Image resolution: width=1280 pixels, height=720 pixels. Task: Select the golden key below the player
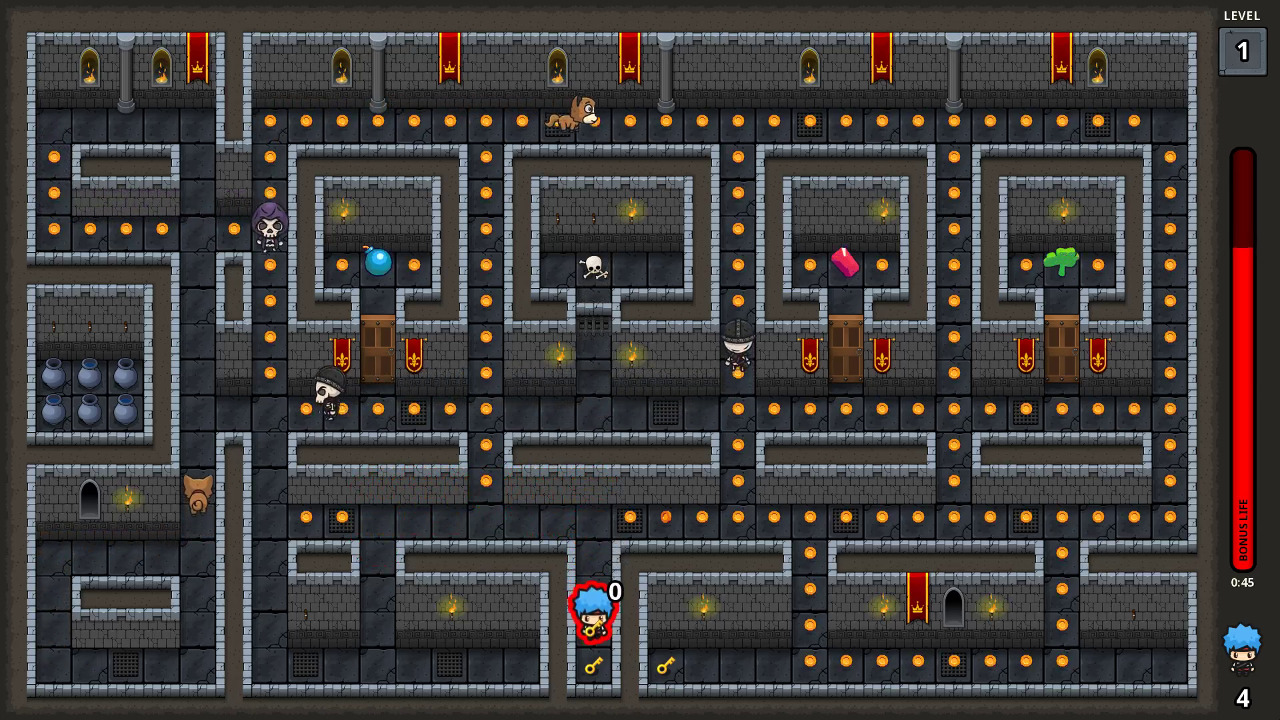pos(594,666)
